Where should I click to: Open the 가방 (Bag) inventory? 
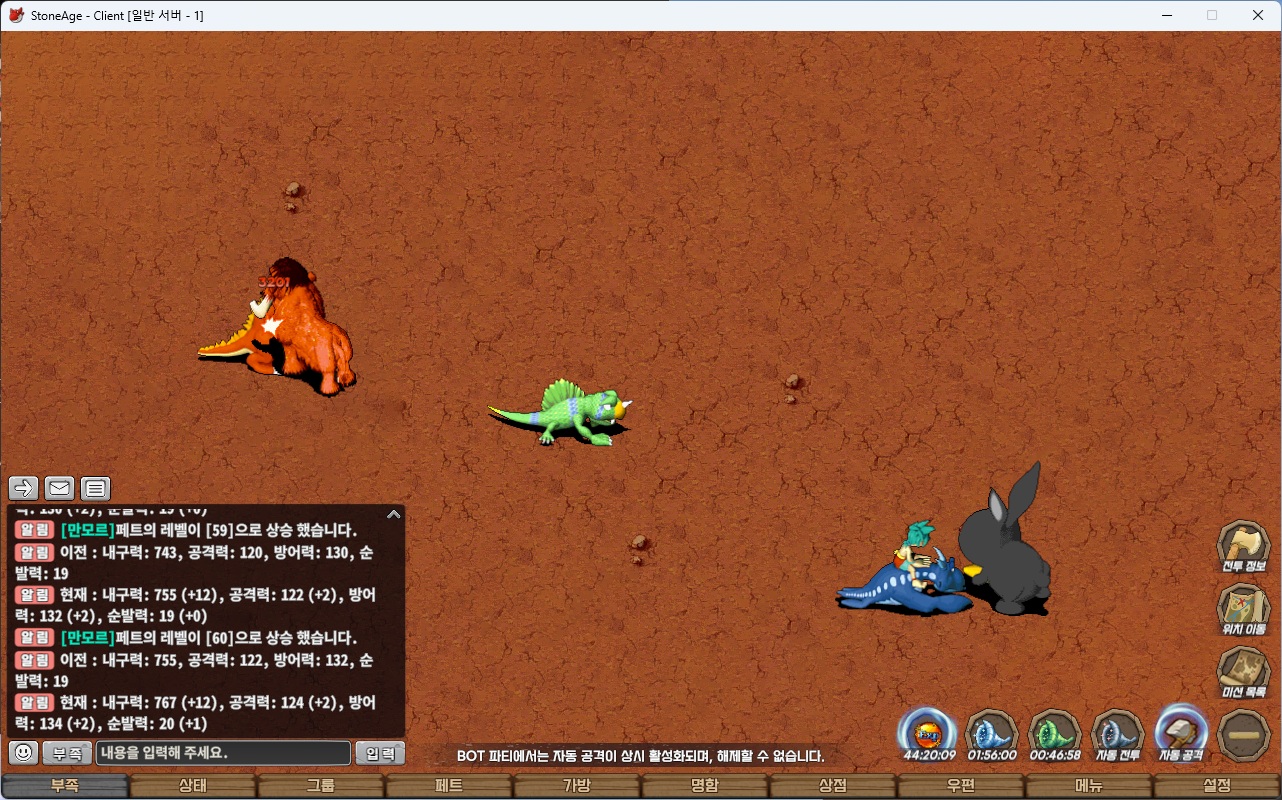pyautogui.click(x=577, y=786)
